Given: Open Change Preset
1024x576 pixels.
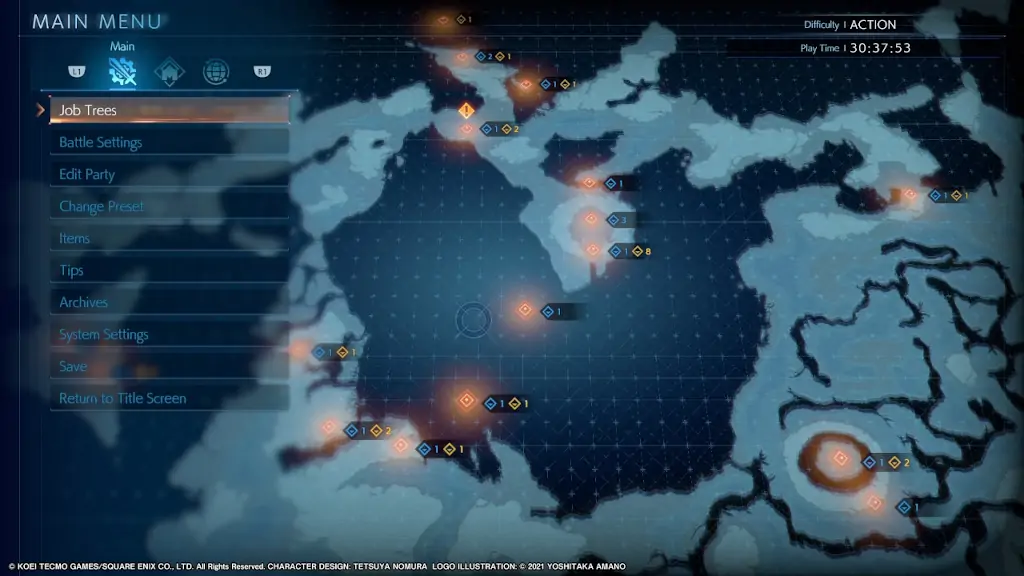Looking at the screenshot, I should click(168, 206).
